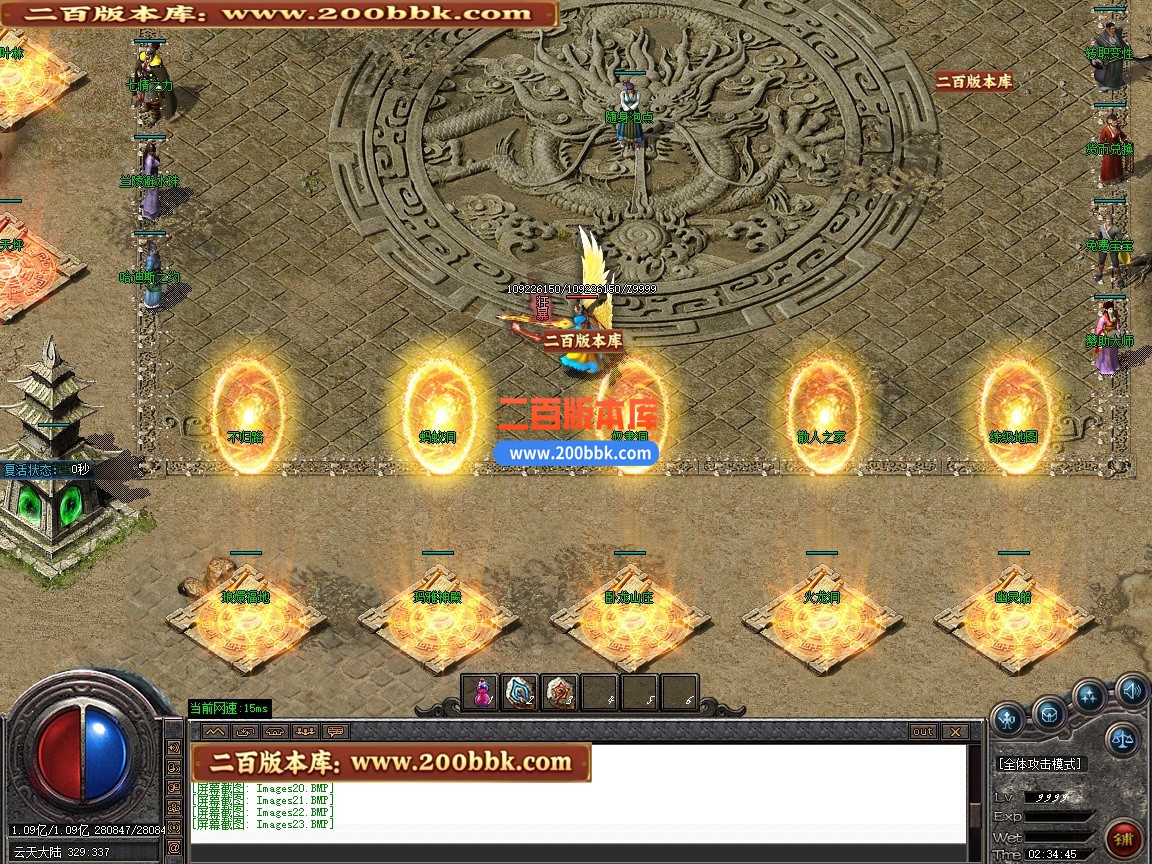Image resolution: width=1152 pixels, height=864 pixels.
Task: Open the www.200bbk.com link badge
Action: pyautogui.click(x=575, y=453)
